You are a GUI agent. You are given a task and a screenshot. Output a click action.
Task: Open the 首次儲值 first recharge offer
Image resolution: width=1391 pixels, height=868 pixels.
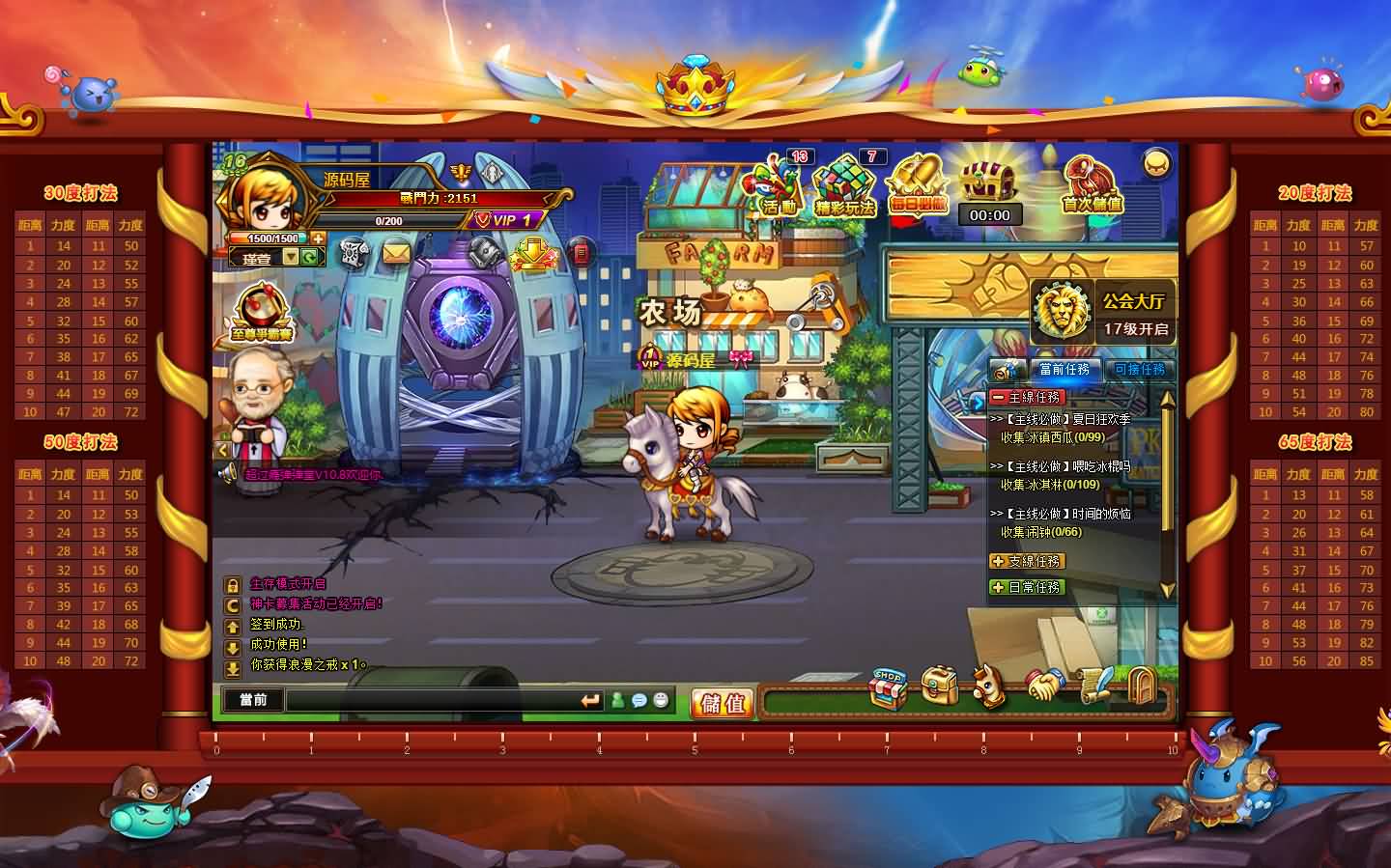[x=1092, y=186]
